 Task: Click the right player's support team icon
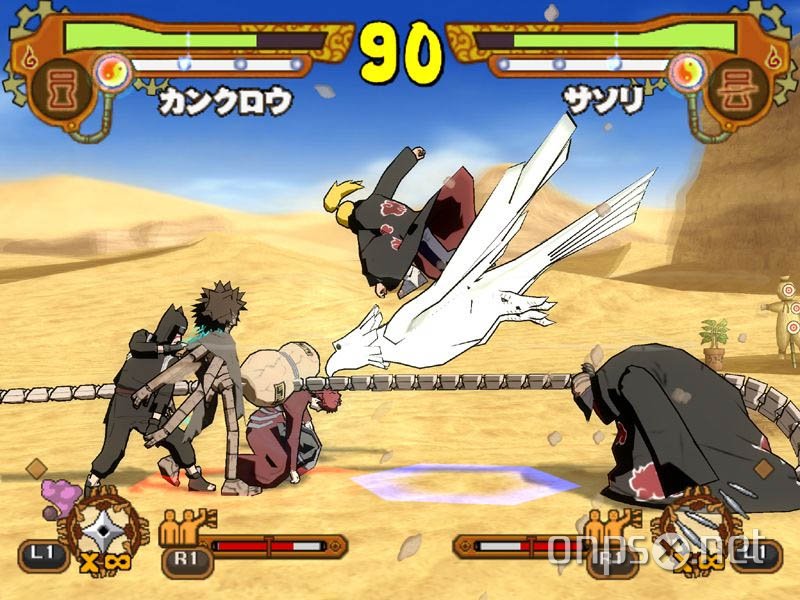coord(611,526)
